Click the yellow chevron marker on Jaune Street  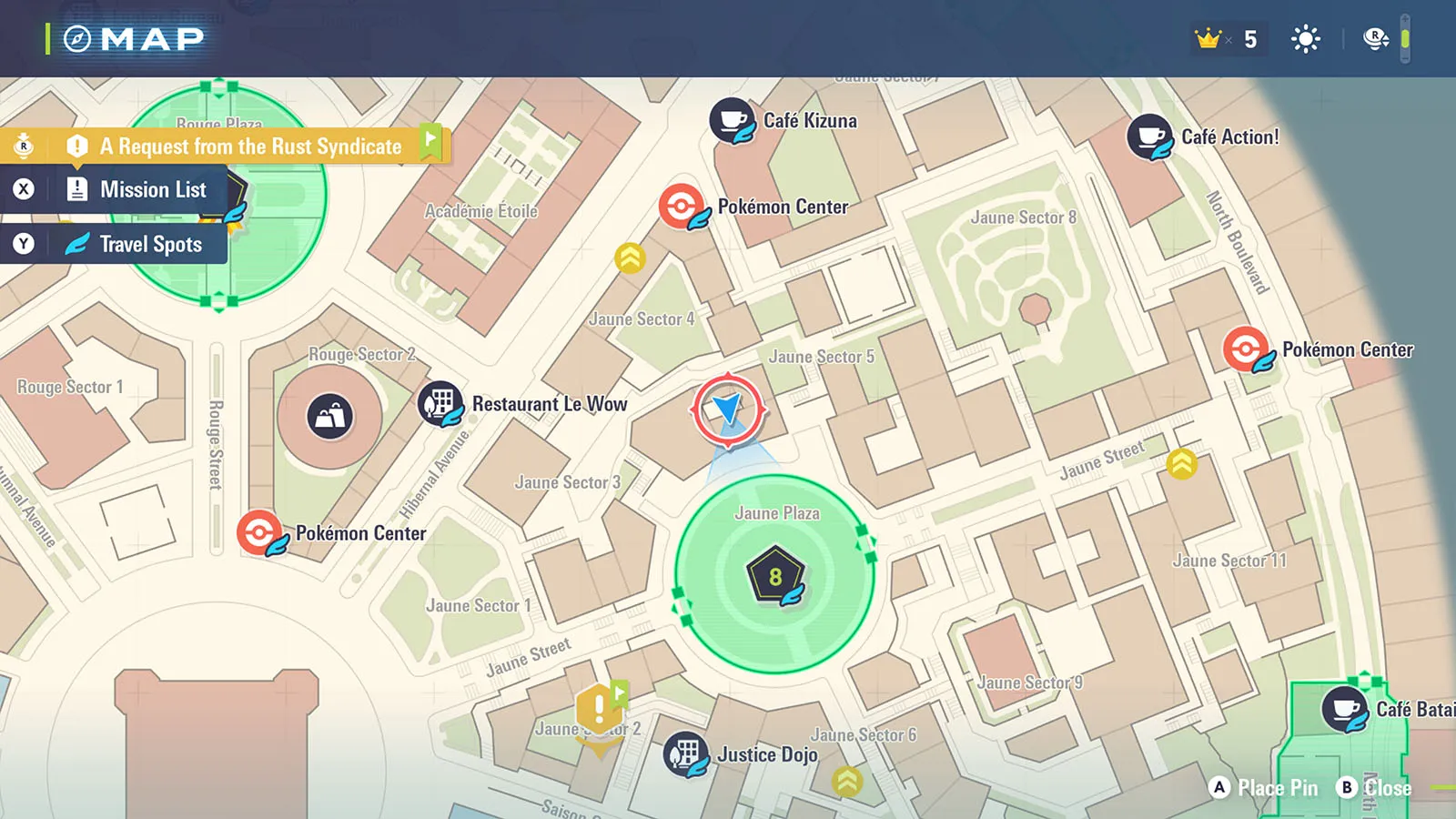click(x=1181, y=464)
